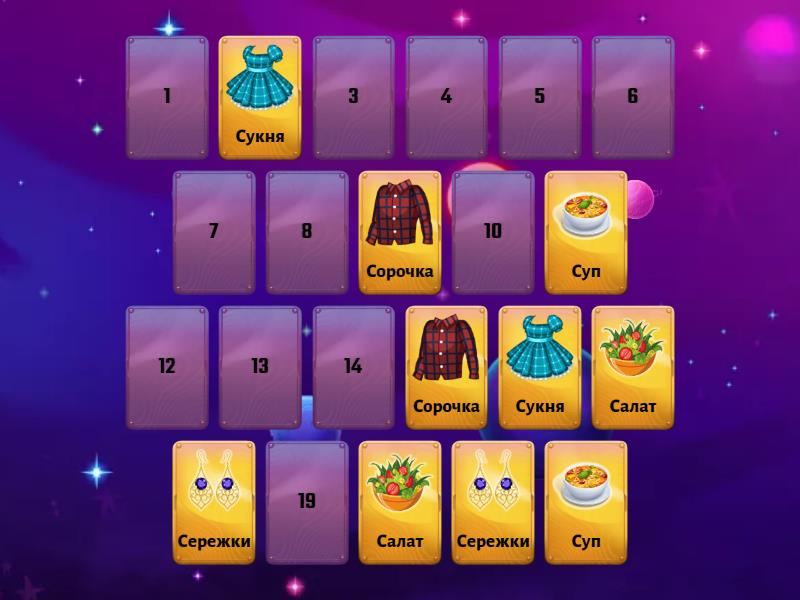The image size is (800, 600).
Task: Select the card marked 13
Action: point(260,367)
